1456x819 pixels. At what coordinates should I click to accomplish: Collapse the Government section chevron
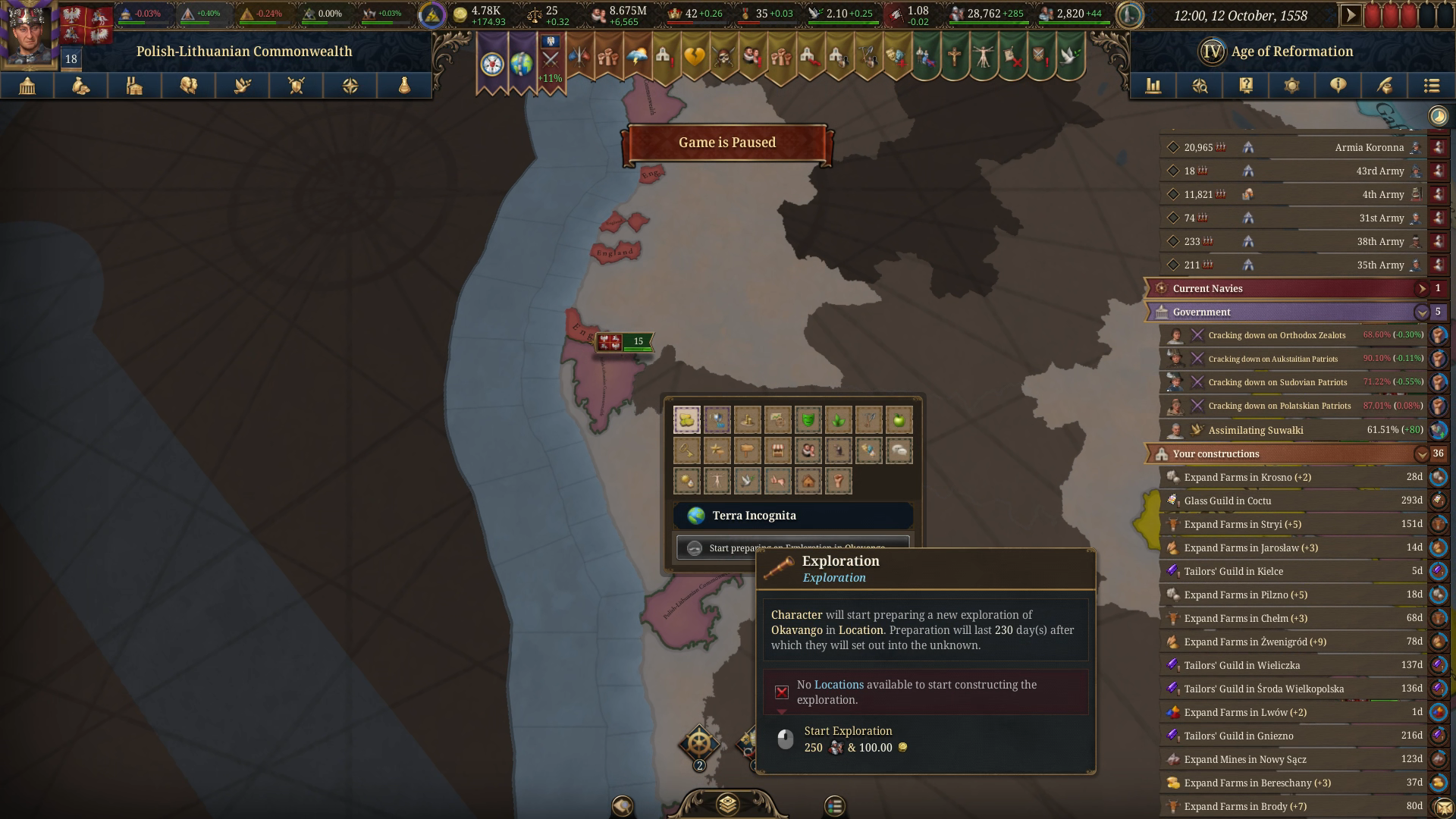[x=1422, y=312]
